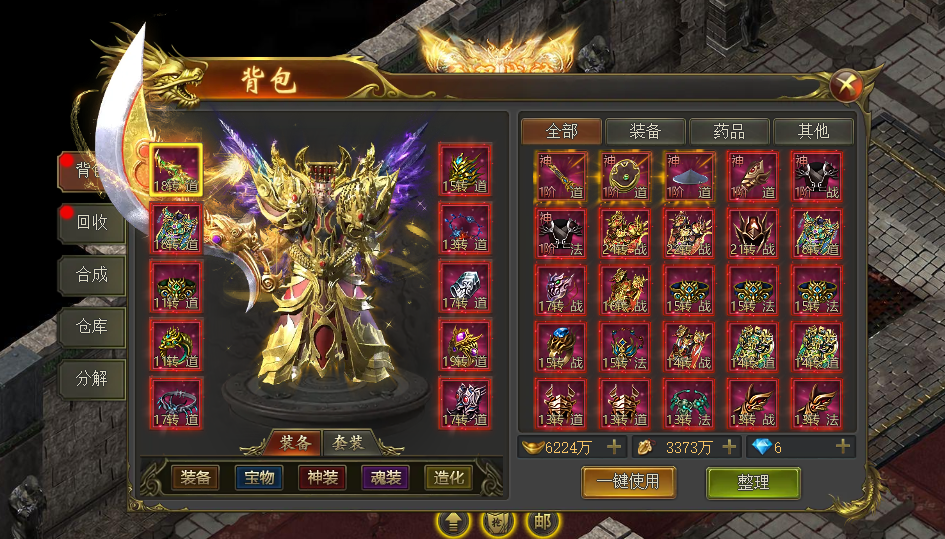
Task: Switch to the 套装 set tab
Action: coord(348,442)
